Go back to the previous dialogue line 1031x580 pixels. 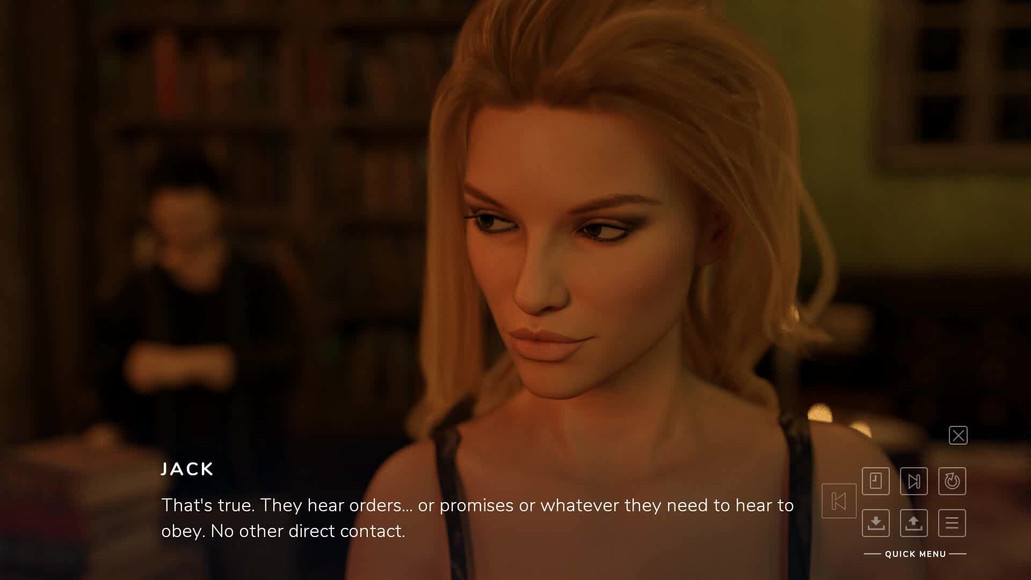(x=839, y=502)
